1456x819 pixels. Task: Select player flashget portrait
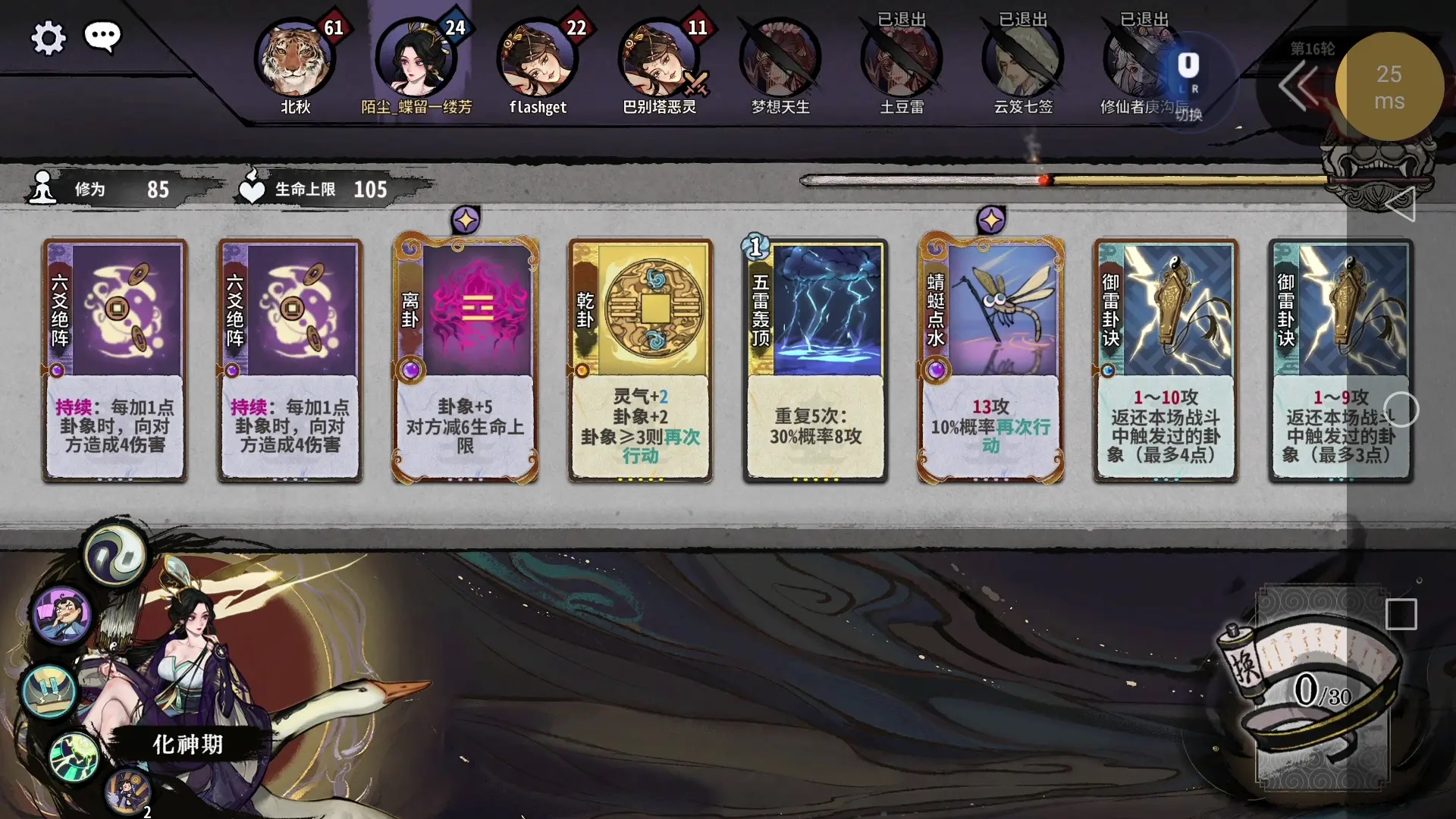click(x=538, y=61)
